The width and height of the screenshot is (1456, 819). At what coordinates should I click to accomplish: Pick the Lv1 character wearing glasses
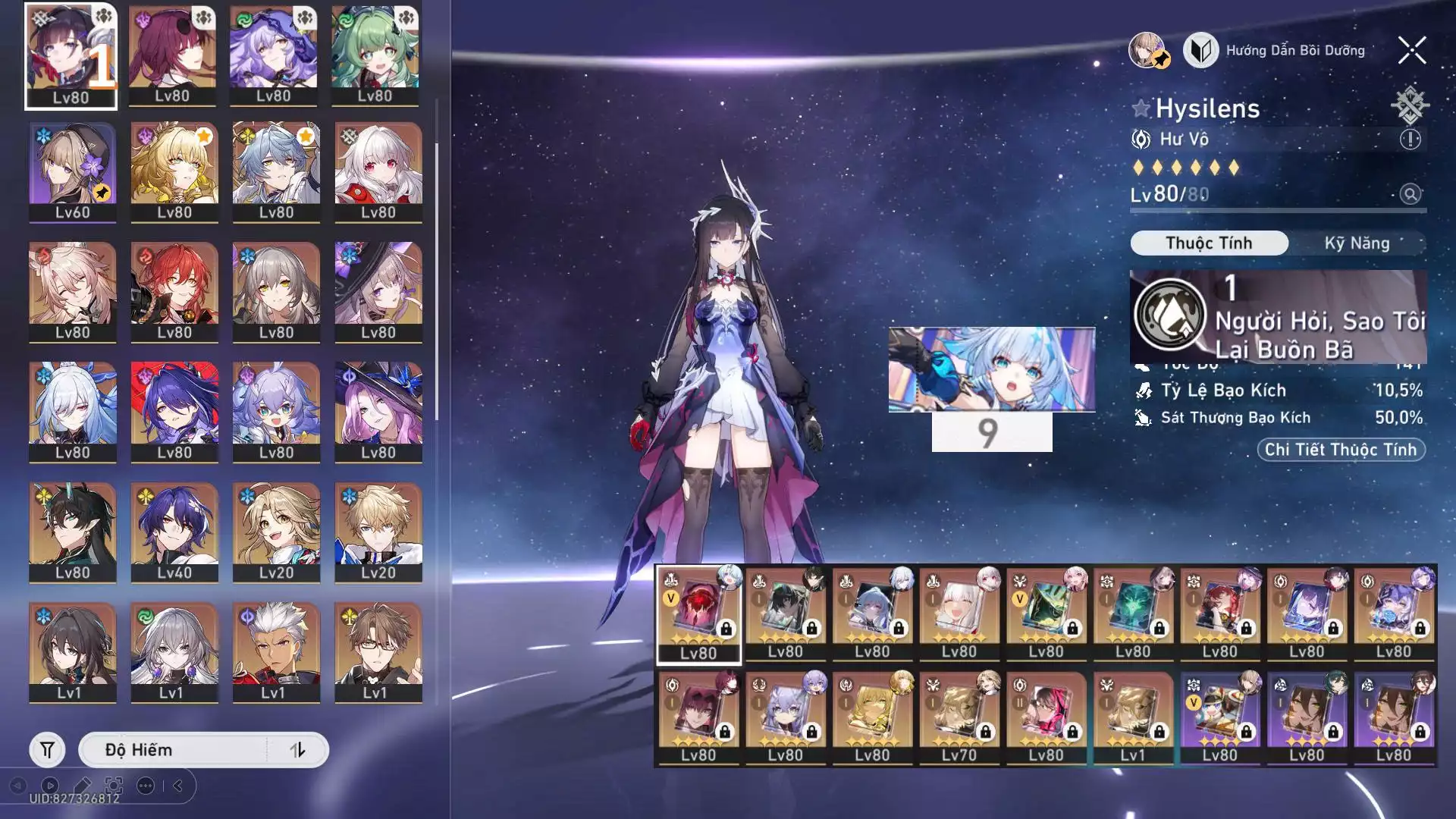(x=378, y=651)
